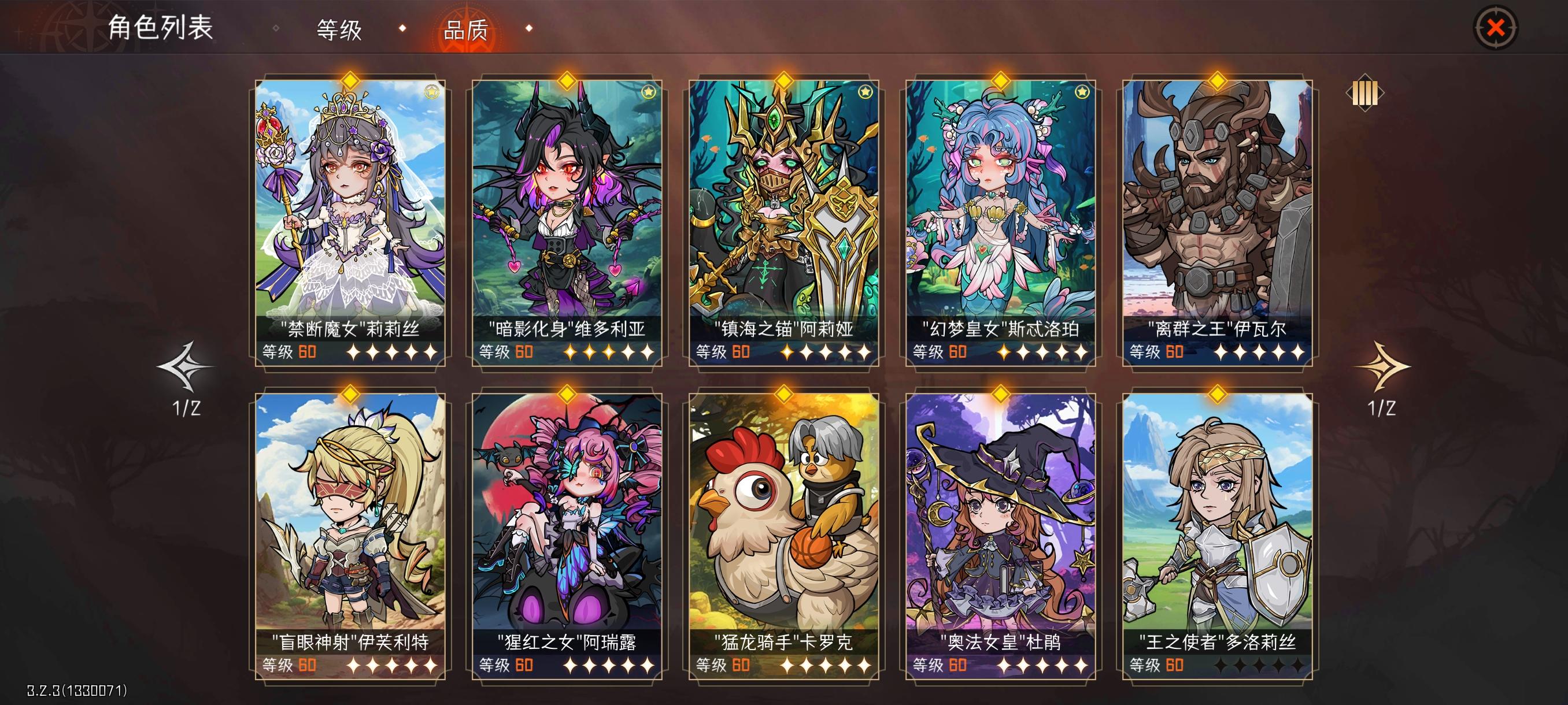The image size is (1568, 705).
Task: Click the star badge on 阿莉娅's card
Action: tap(865, 91)
